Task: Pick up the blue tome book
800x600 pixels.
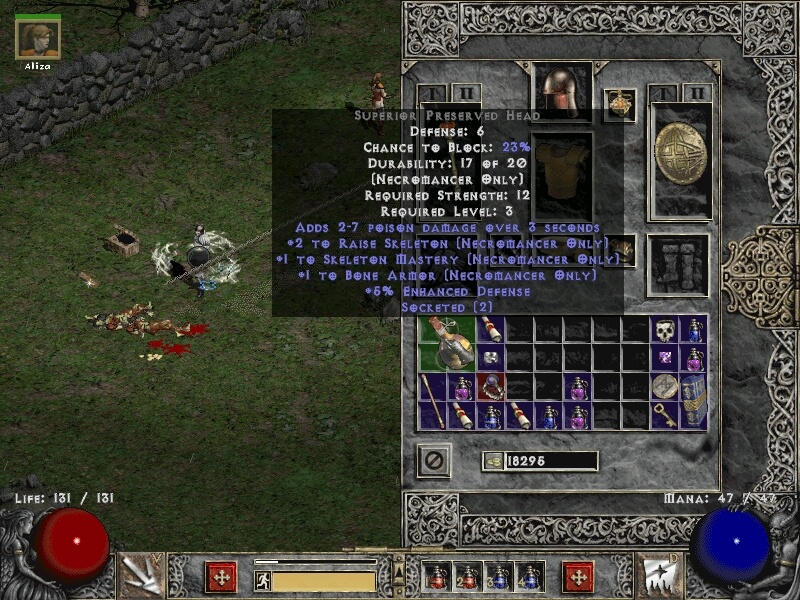Action: click(693, 400)
